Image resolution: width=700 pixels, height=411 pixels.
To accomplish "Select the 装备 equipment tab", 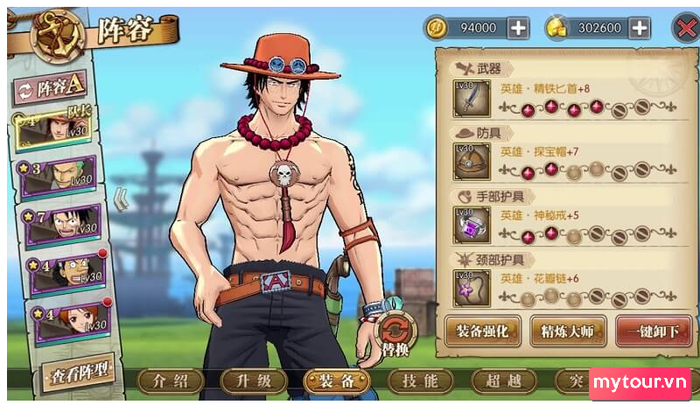I will pyautogui.click(x=332, y=381).
